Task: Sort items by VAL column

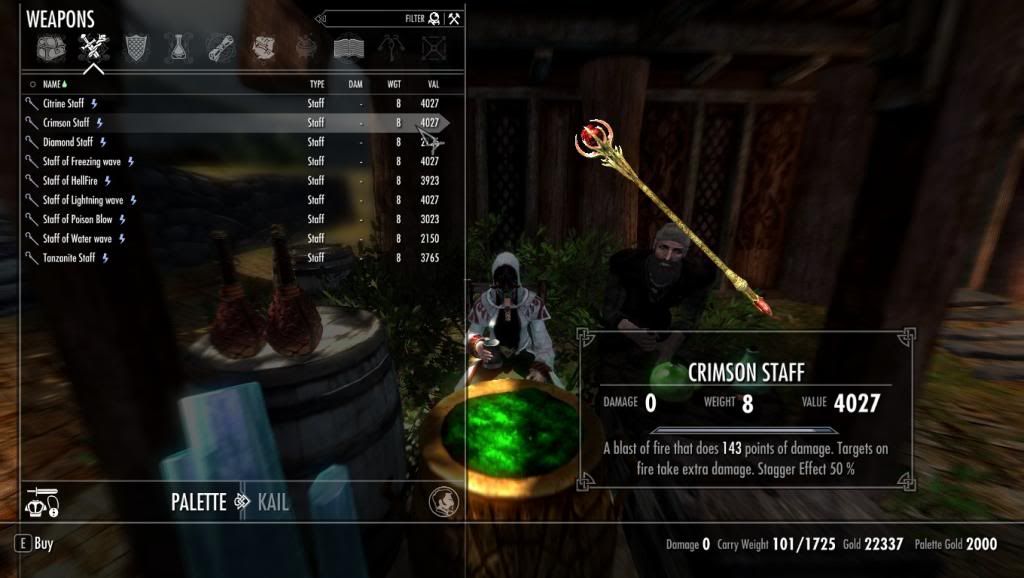Action: 430,85
